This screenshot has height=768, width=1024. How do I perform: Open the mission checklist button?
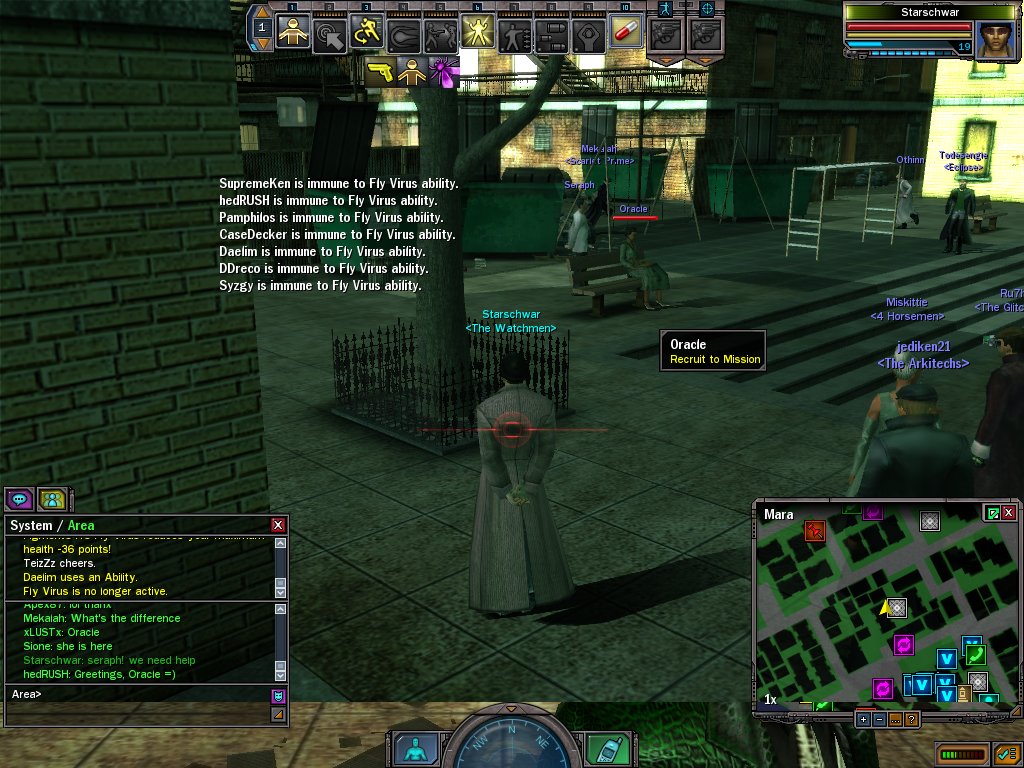point(1007,753)
